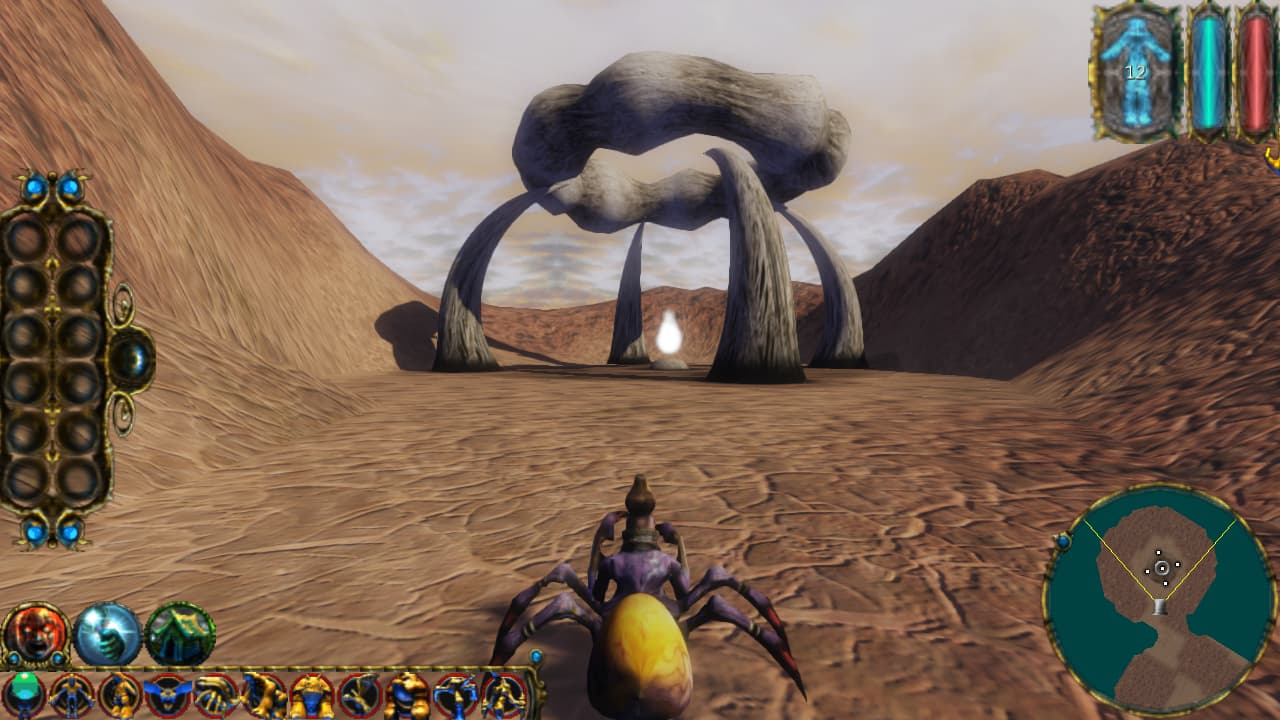The width and height of the screenshot is (1280, 720).
Task: Select the curved horn icon in the hotbar
Action: (214, 692)
